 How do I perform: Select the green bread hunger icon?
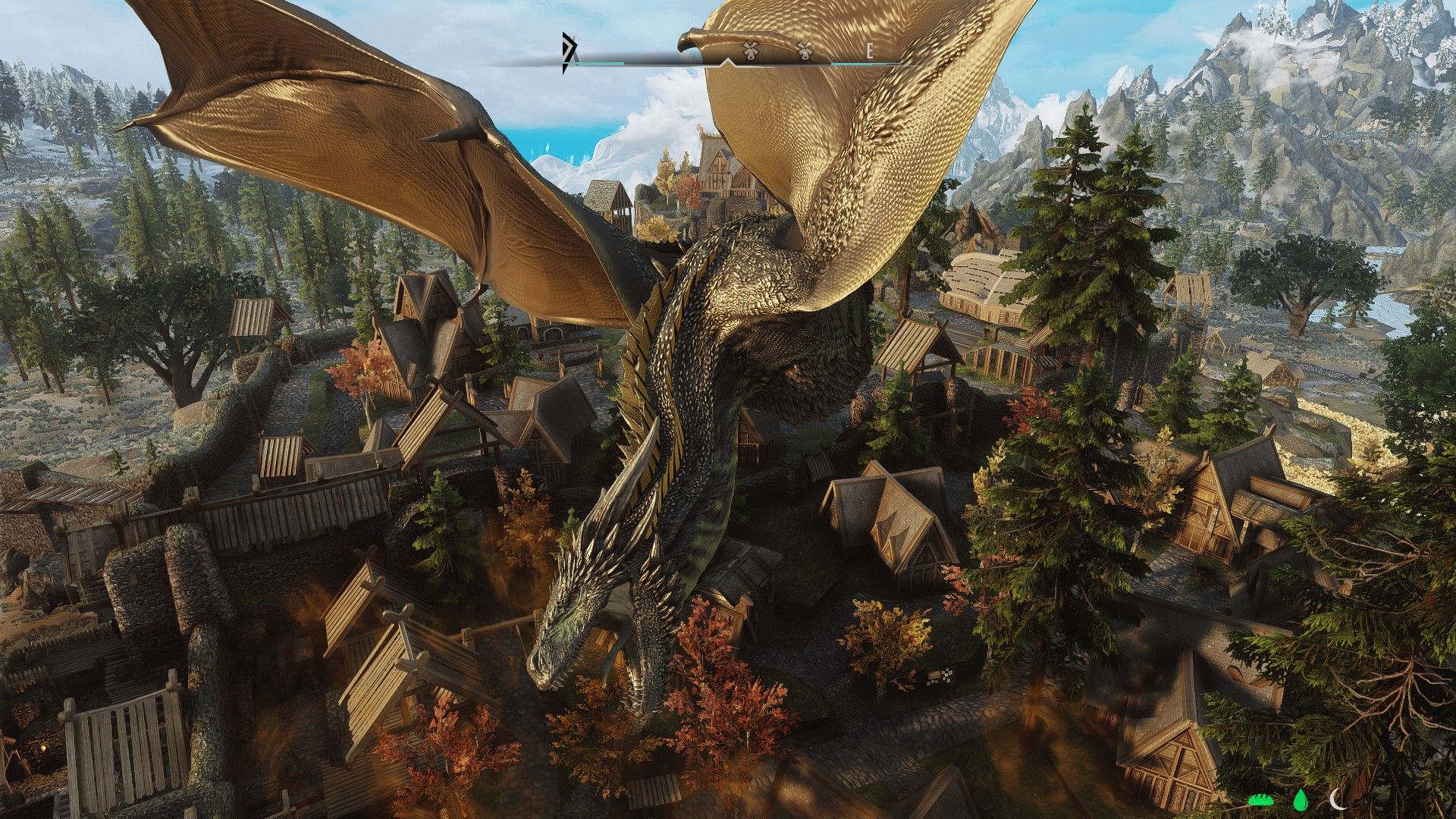click(1261, 799)
